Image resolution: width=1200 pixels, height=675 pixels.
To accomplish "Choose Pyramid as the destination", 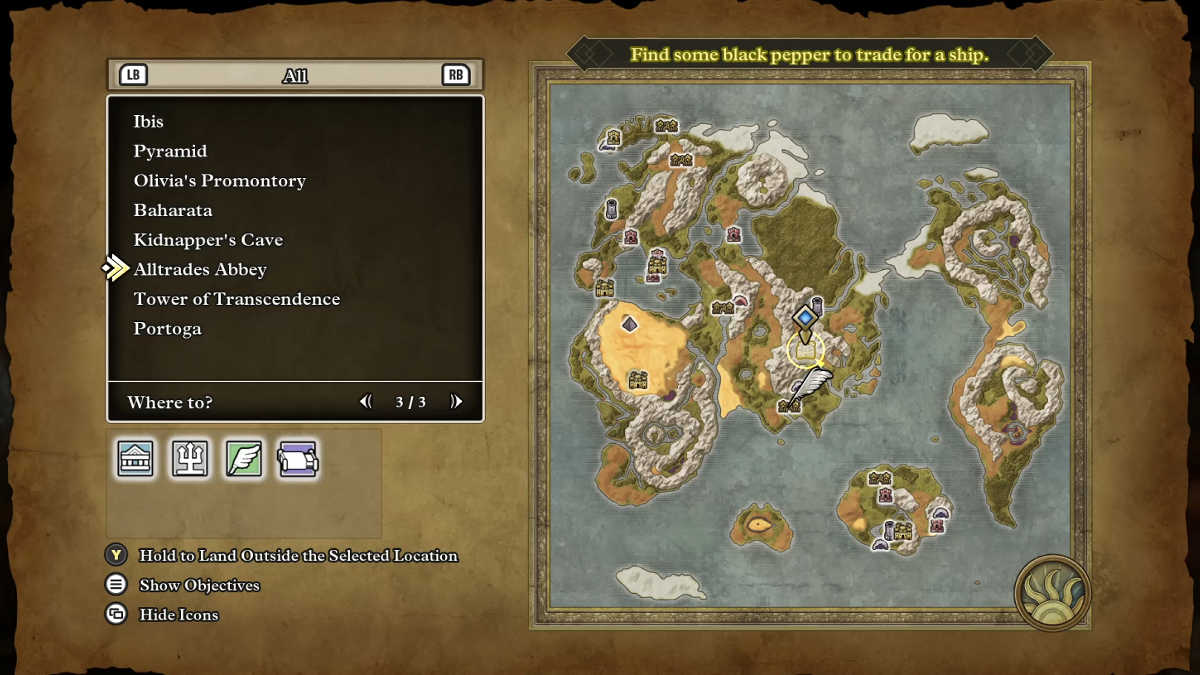I will pos(170,151).
